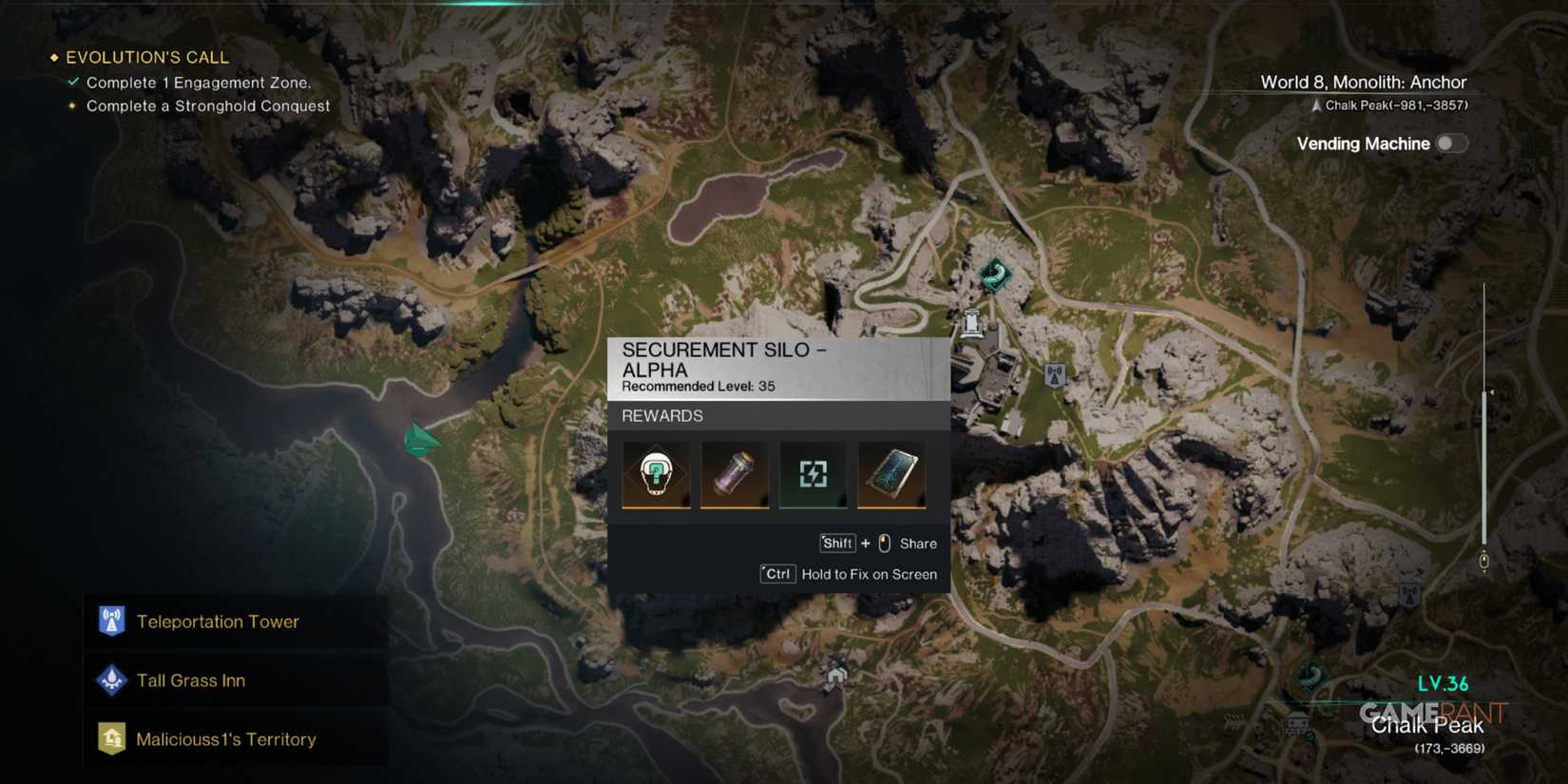Click the Share option in rewards panel
1568x784 pixels.
(917, 544)
